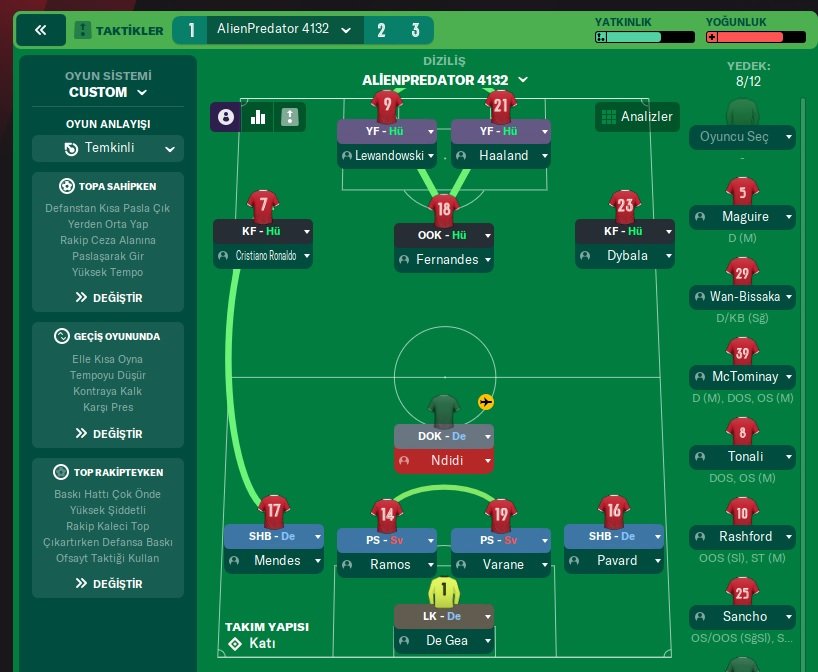Click Değiştir under Geçiş Oyununda

click(108, 433)
